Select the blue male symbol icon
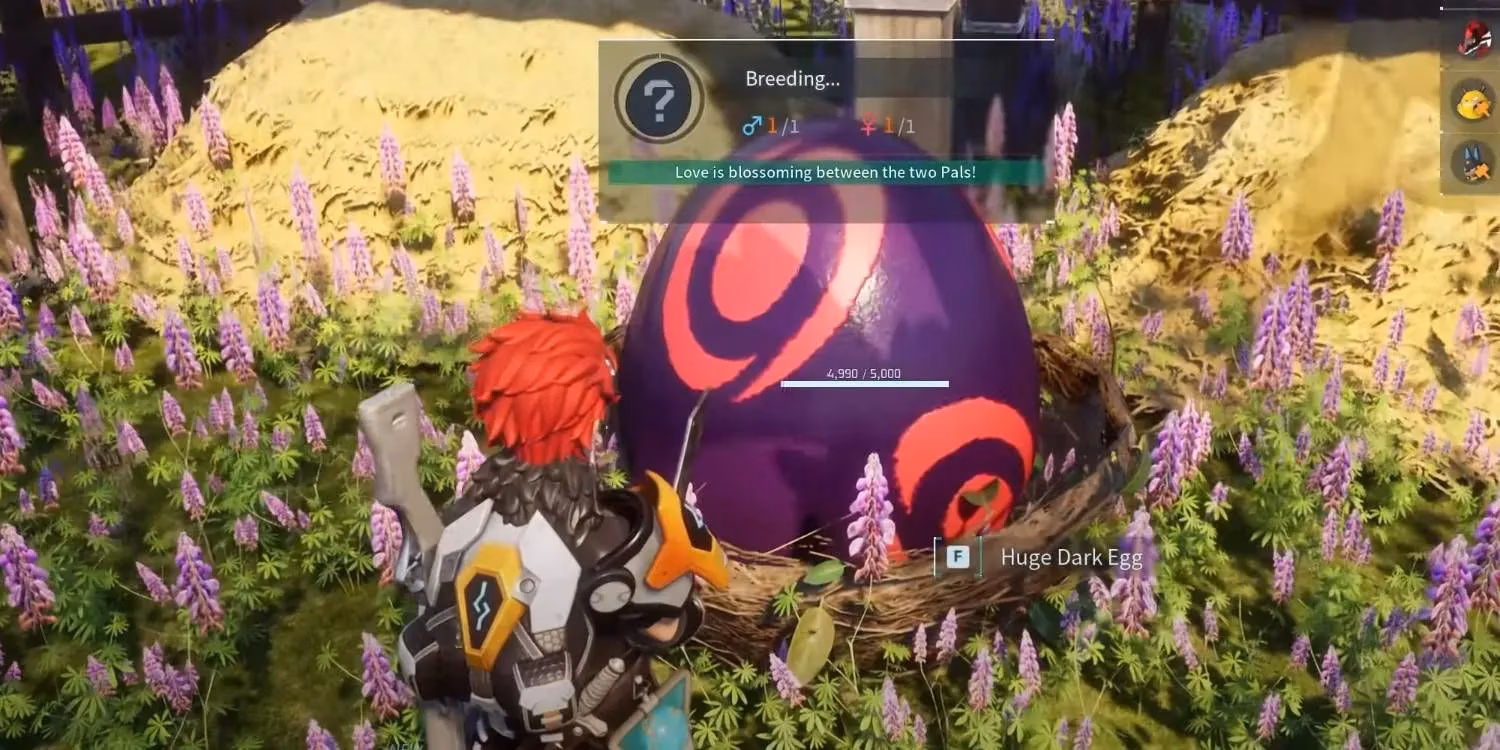The height and width of the screenshot is (750, 1500). pos(753,126)
